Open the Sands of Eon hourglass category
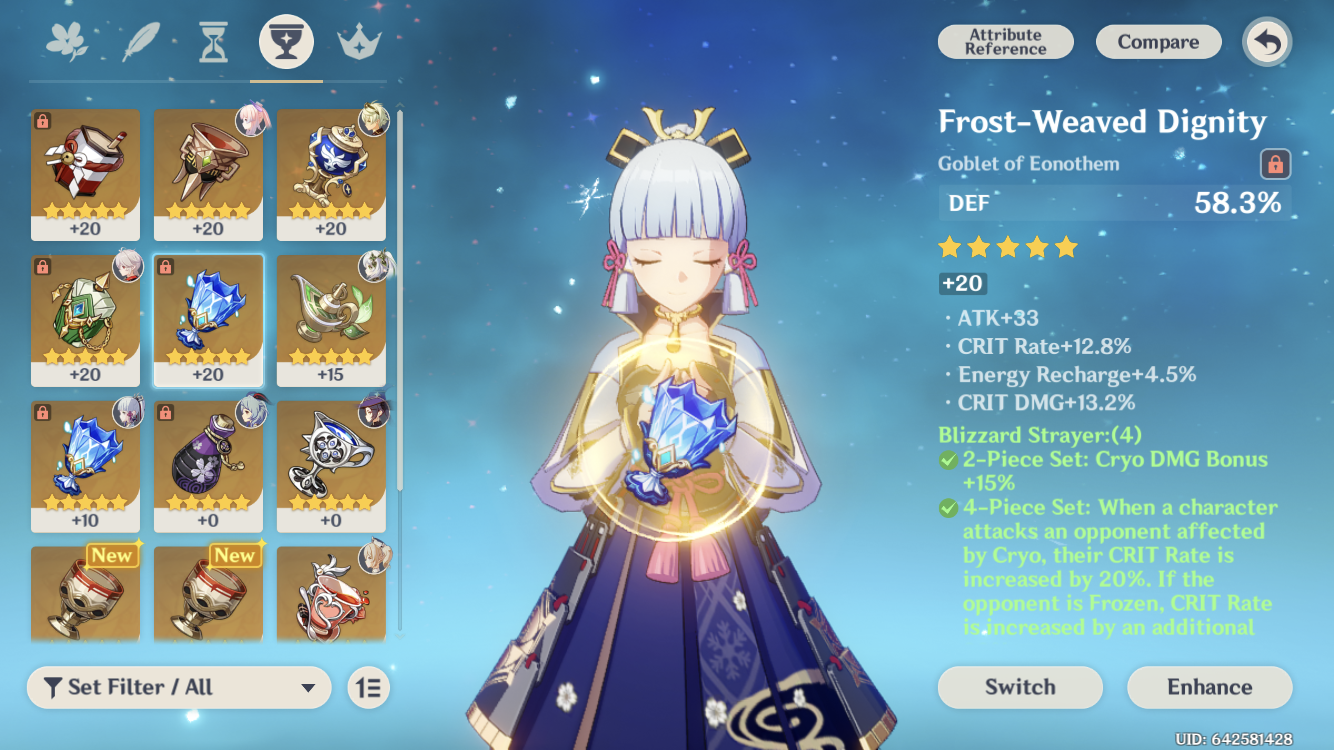 click(x=213, y=40)
